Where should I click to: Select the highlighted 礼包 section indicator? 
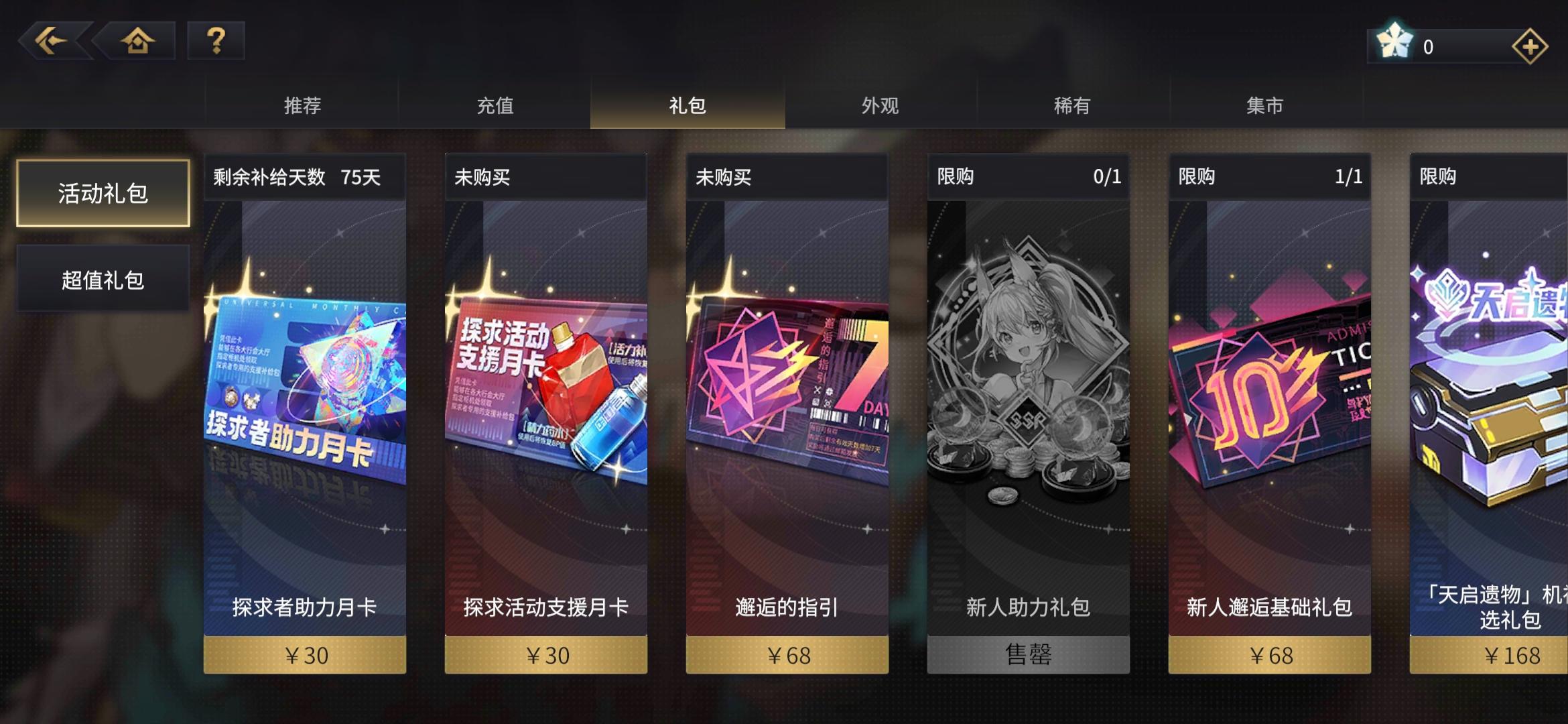[685, 105]
